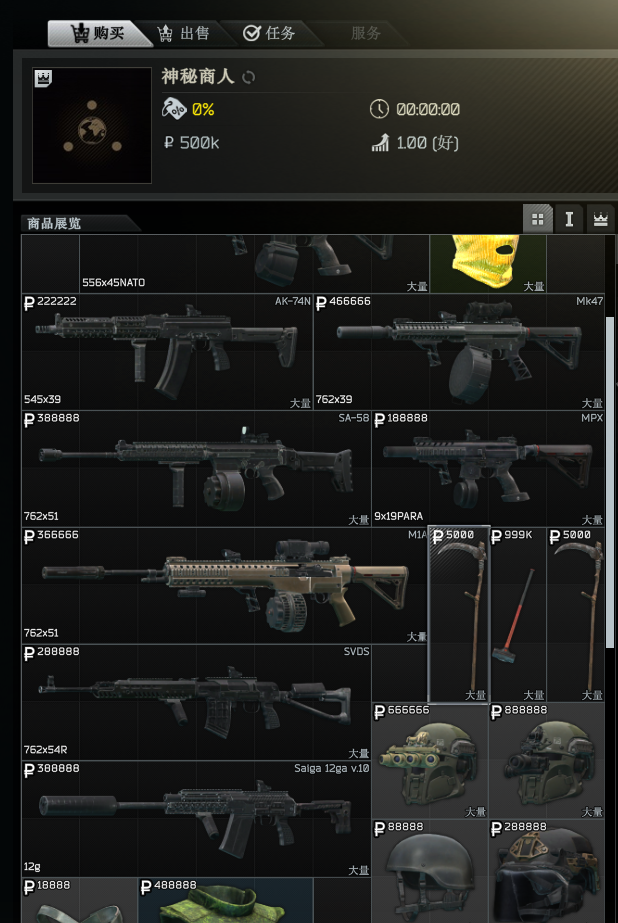Click the trader's globe avatar
This screenshot has height=923, width=618.
92,126
